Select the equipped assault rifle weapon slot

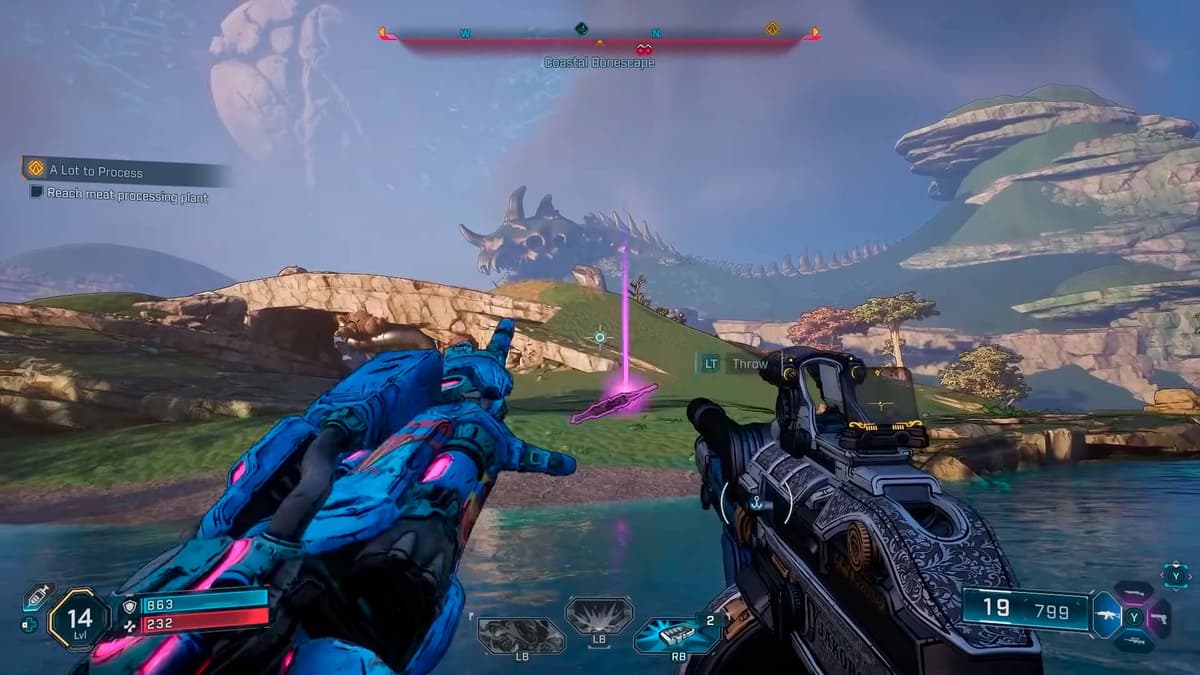[x=1108, y=616]
